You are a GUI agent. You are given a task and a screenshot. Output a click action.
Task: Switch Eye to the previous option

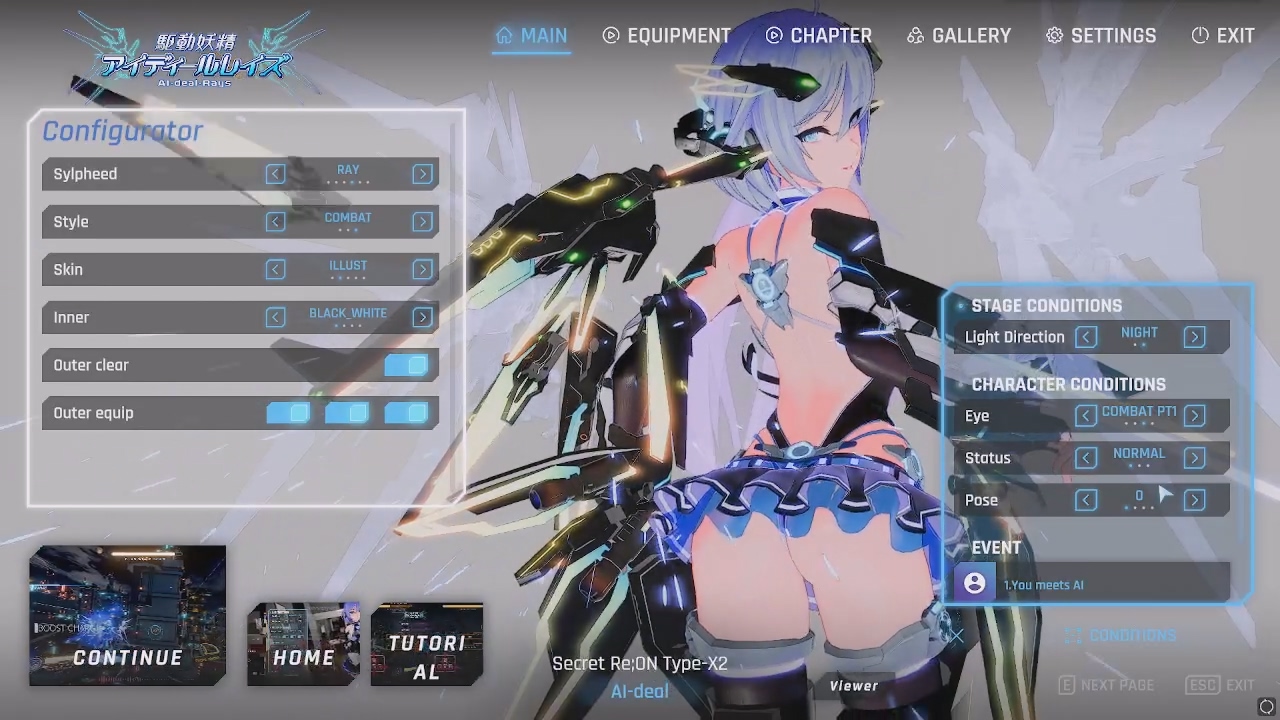[1086, 416]
